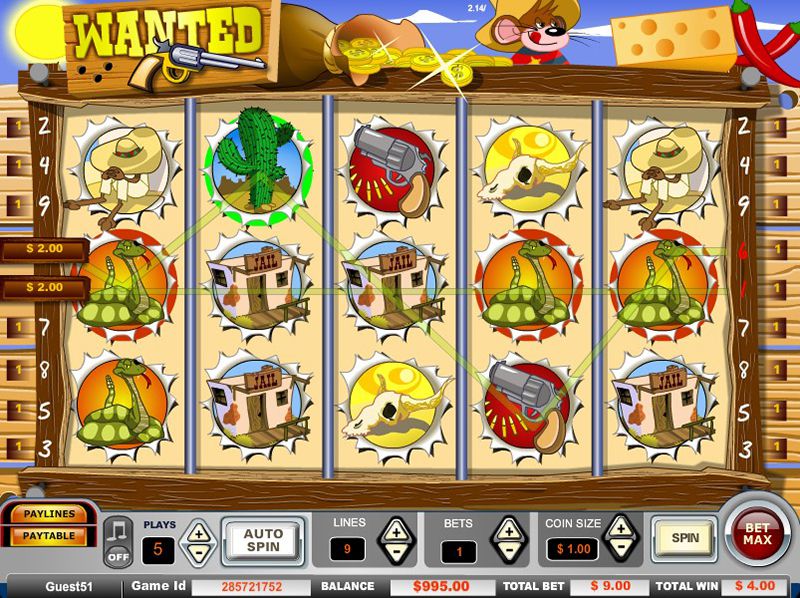This screenshot has width=800, height=598.
Task: Open the Paylines view
Action: (49, 515)
